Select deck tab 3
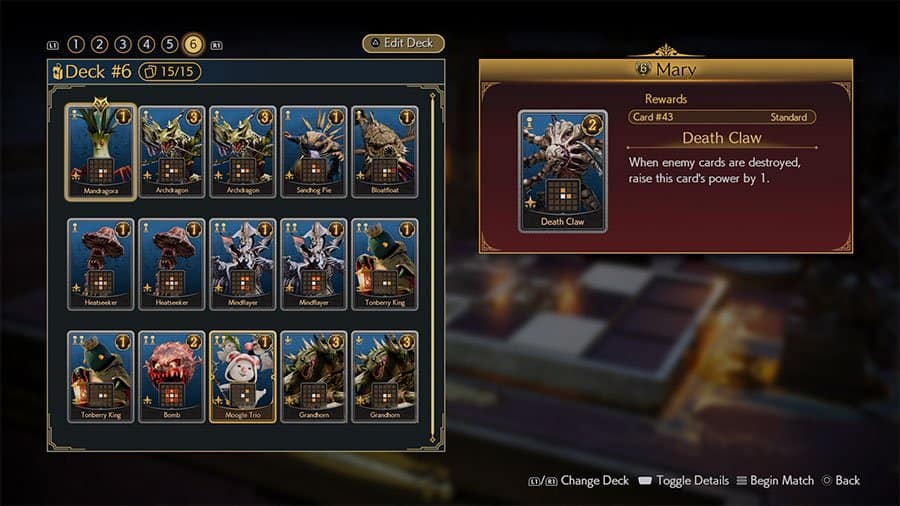Screen dimensions: 900x506 point(122,44)
